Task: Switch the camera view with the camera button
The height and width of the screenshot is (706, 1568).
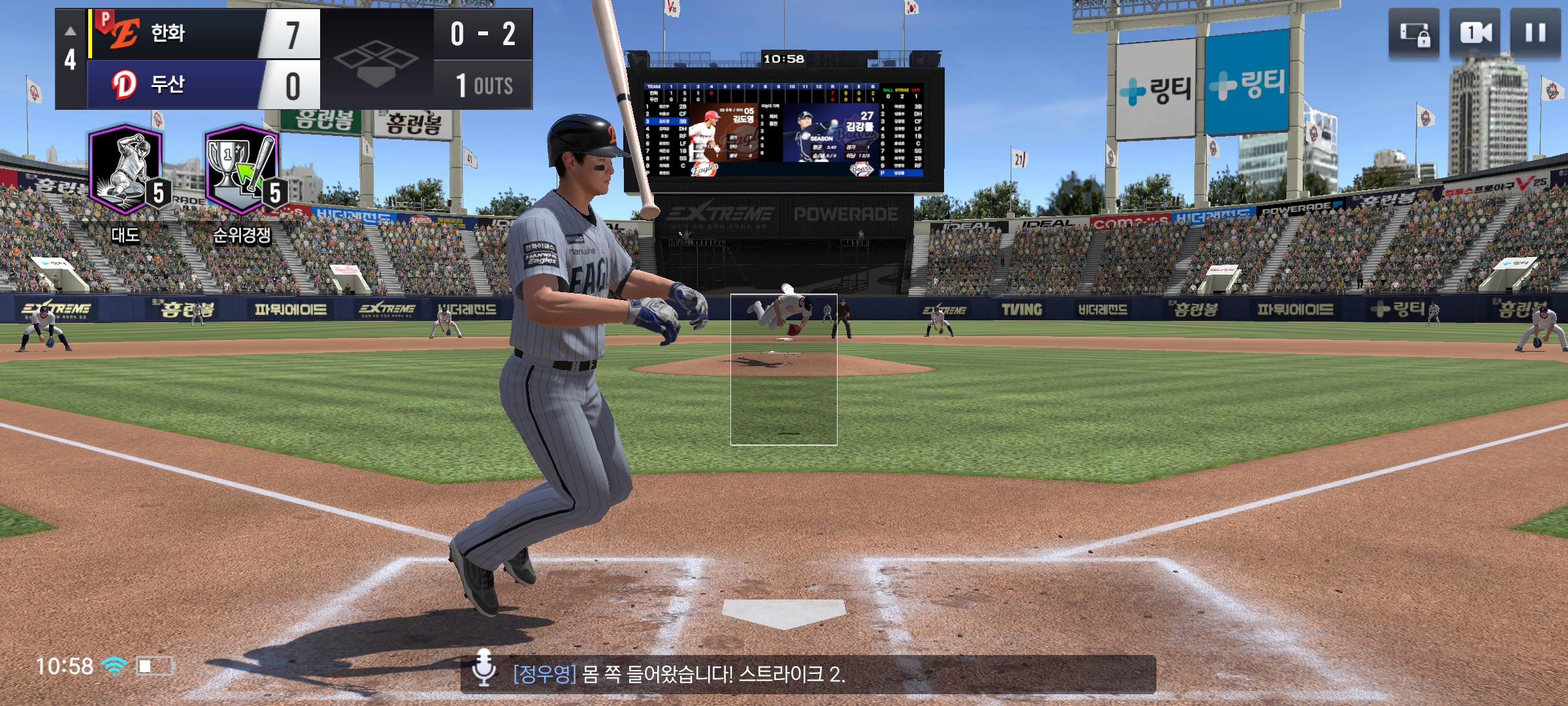Action: 1475,33
